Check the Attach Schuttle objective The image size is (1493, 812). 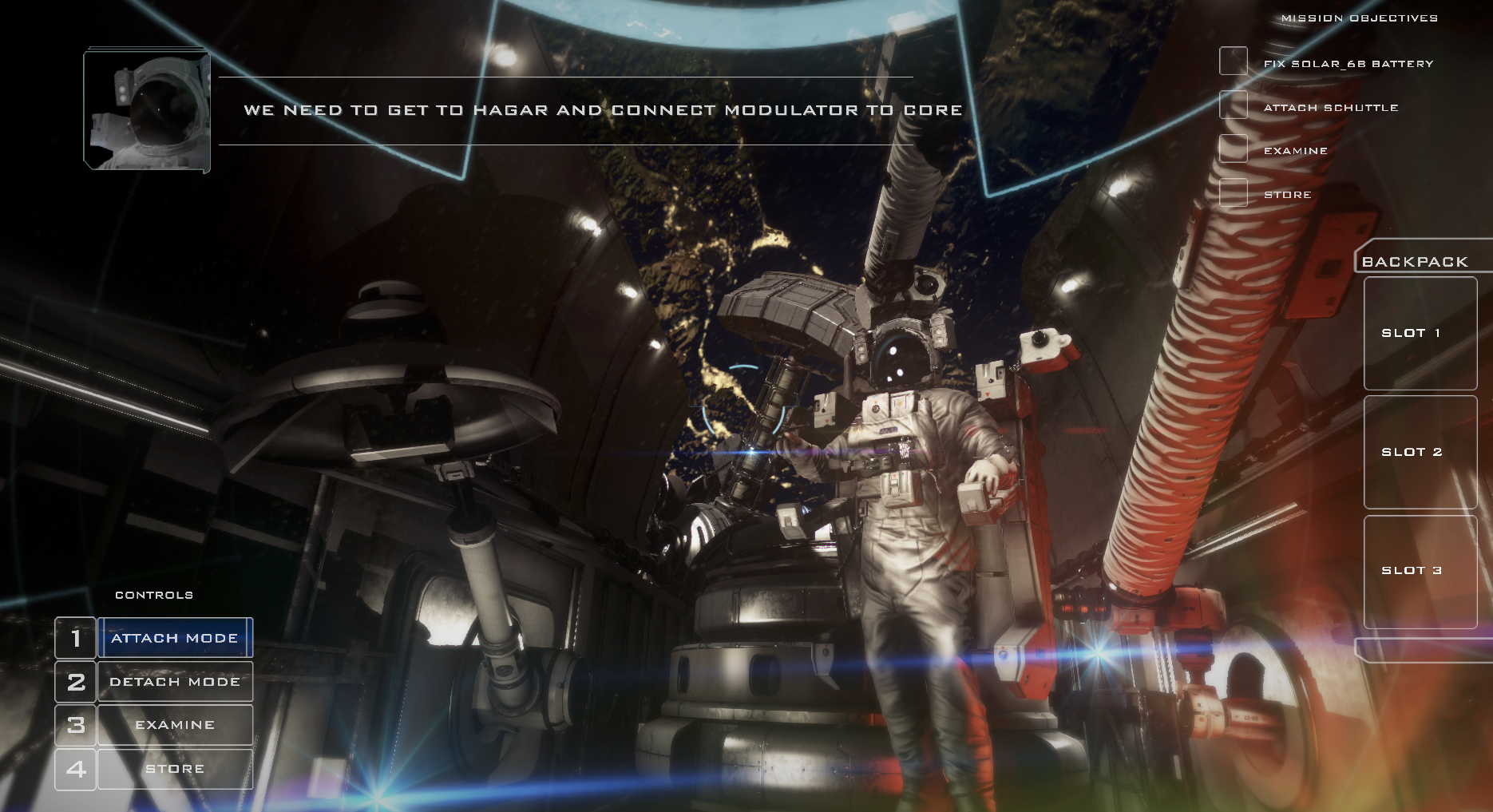(1232, 105)
